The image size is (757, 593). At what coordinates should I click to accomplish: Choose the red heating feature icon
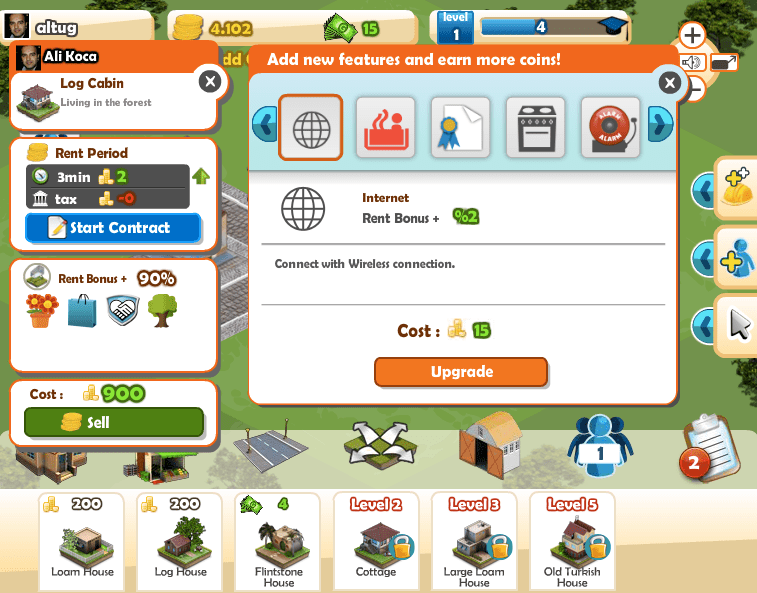tap(386, 127)
